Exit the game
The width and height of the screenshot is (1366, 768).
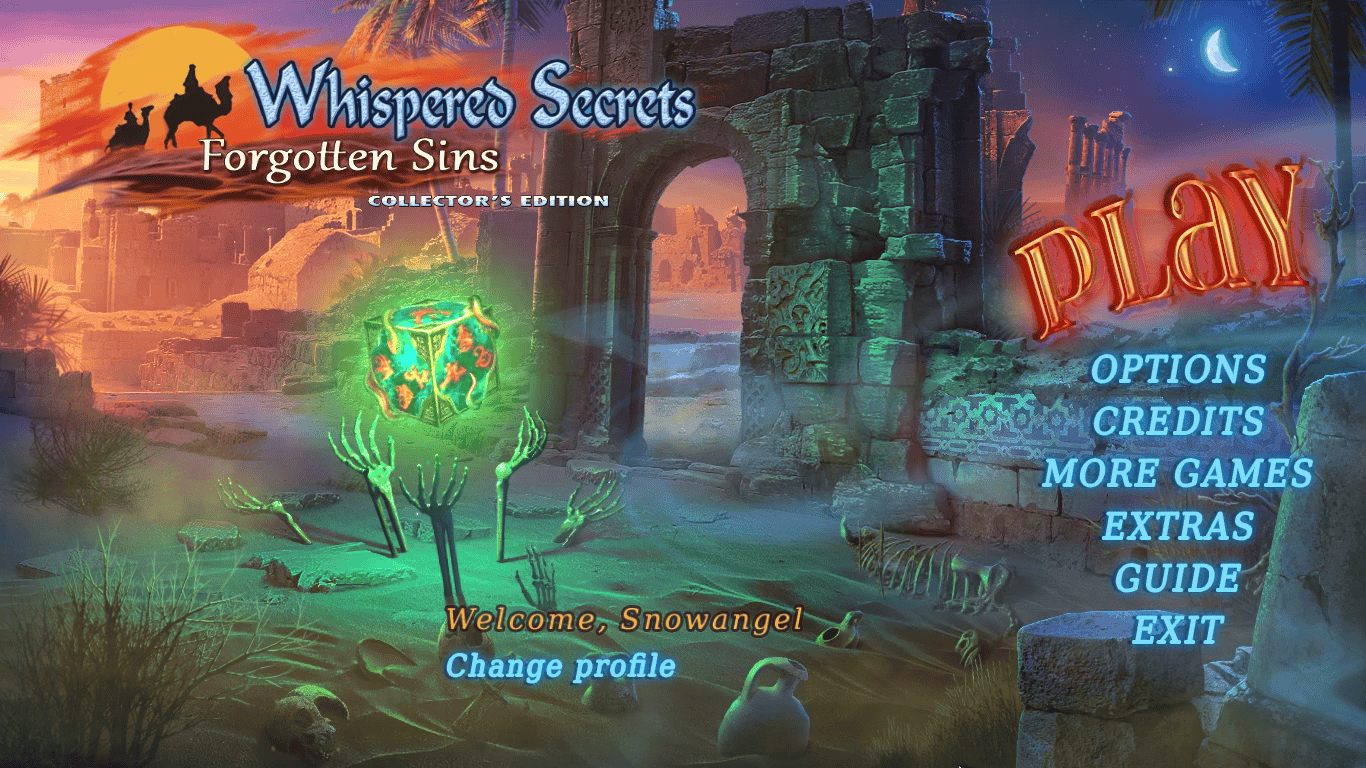(1177, 630)
